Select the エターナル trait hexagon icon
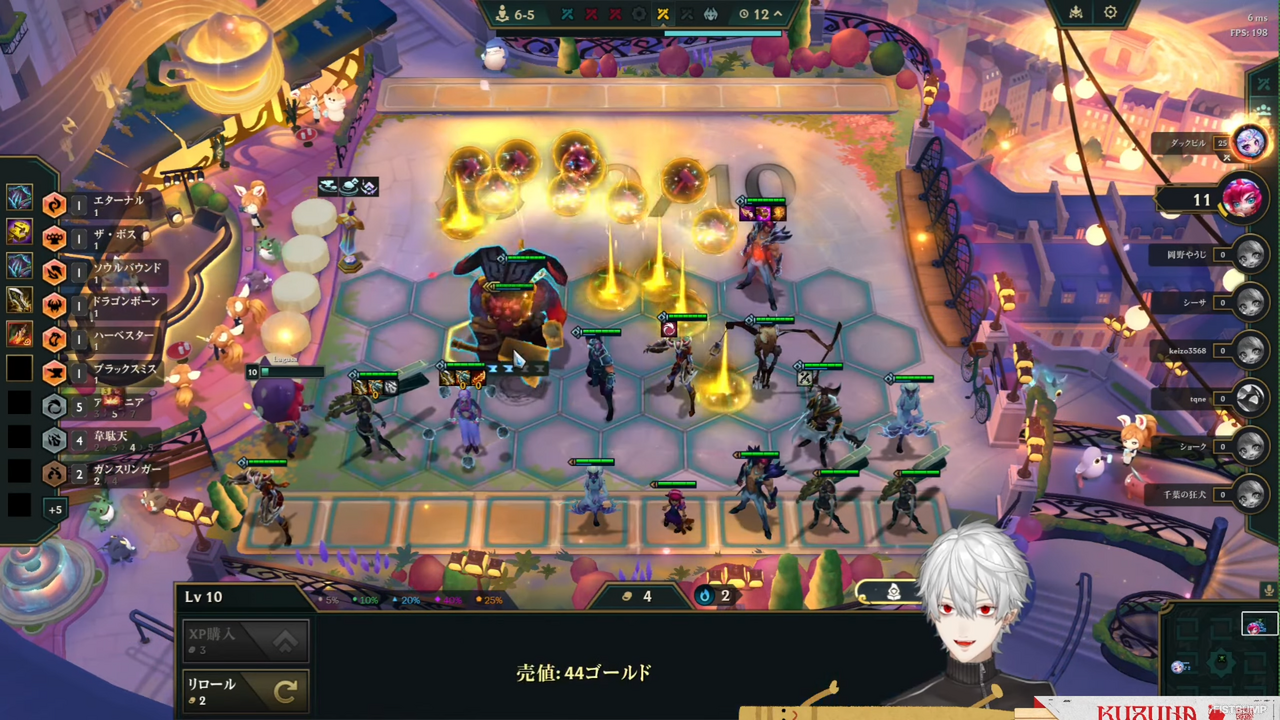Screen dimensions: 1280x720 tap(54, 203)
